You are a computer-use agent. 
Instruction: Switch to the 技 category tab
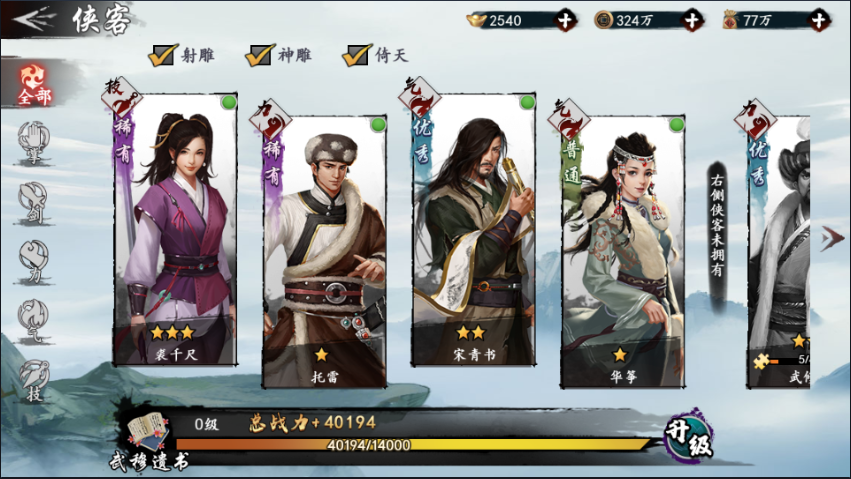pos(33,379)
